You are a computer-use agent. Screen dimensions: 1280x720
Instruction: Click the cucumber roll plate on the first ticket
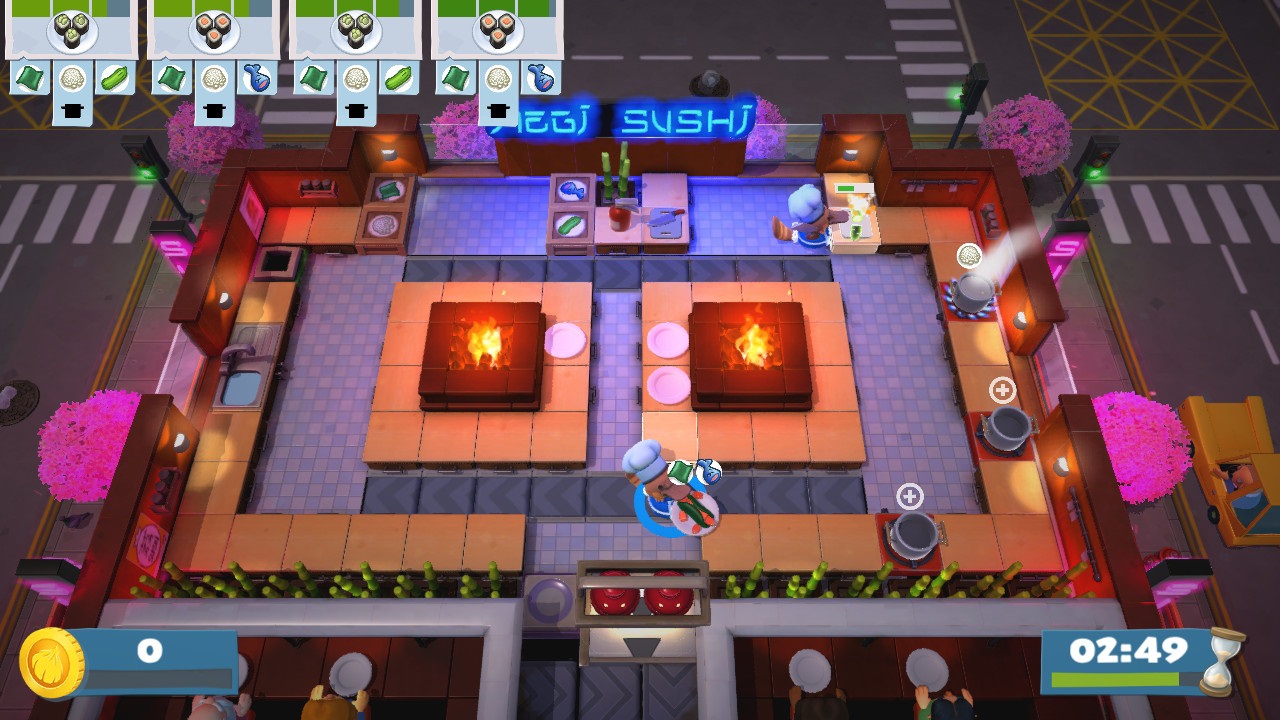pos(70,32)
